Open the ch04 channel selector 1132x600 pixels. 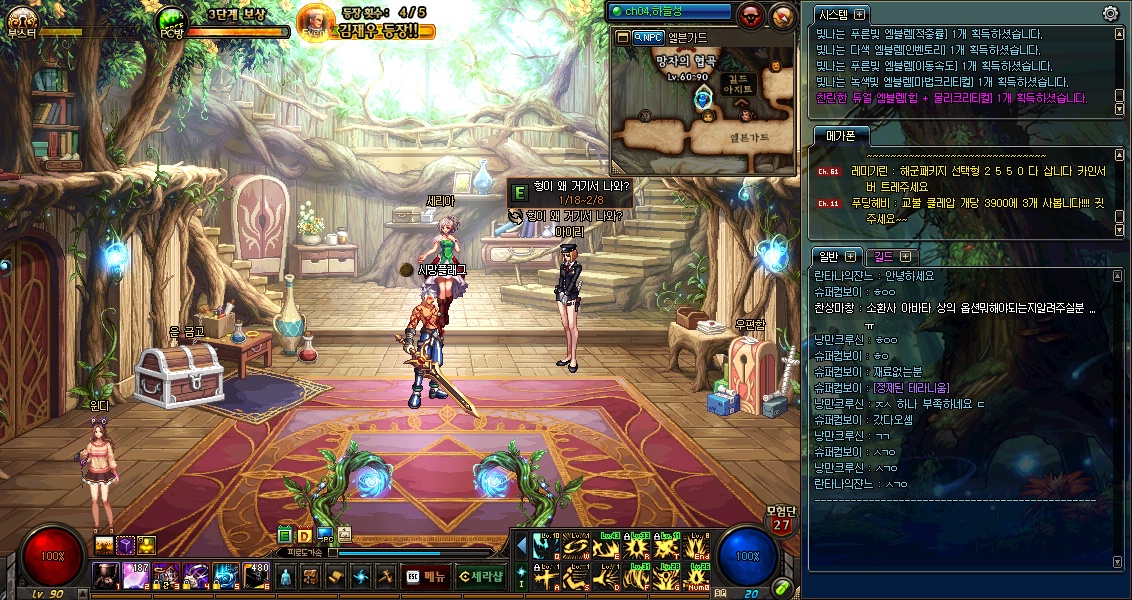669,12
